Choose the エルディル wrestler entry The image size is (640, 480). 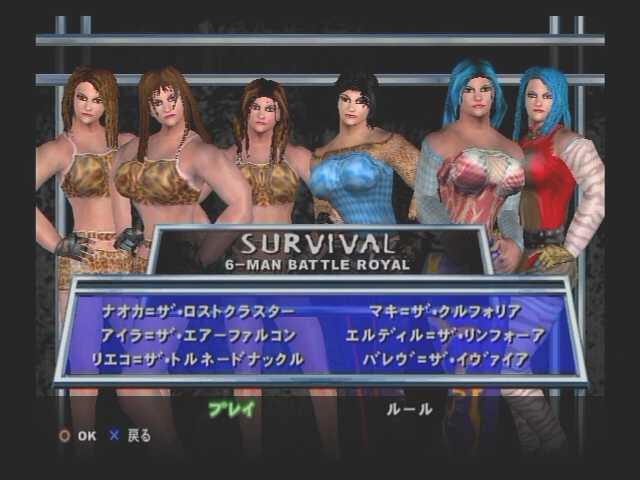coord(445,335)
